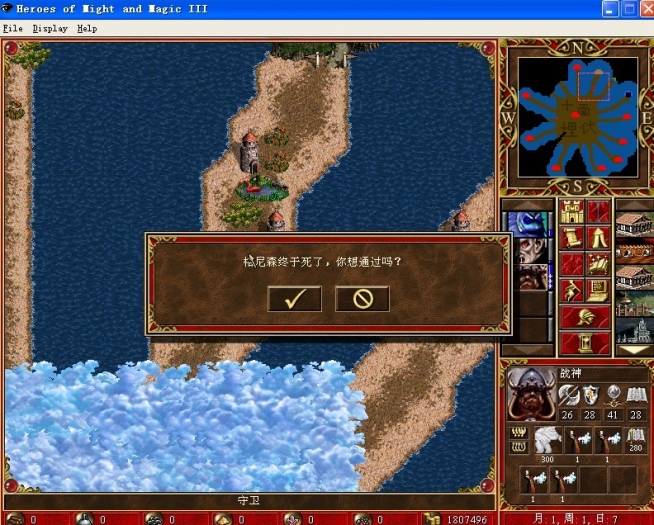
Task: Click the tent sleep hero button
Action: (x=598, y=238)
